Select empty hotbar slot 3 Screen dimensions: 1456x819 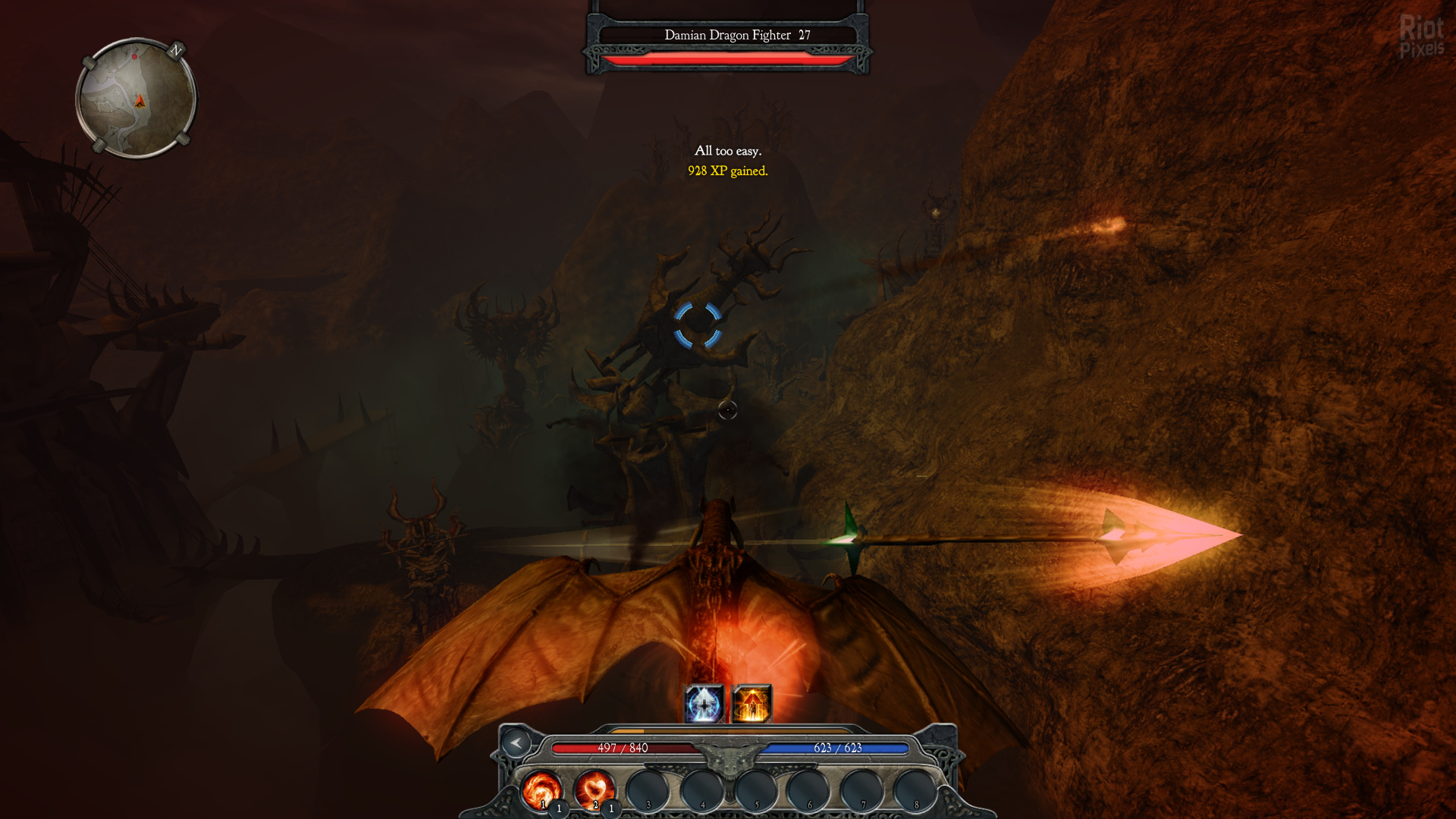[648, 790]
